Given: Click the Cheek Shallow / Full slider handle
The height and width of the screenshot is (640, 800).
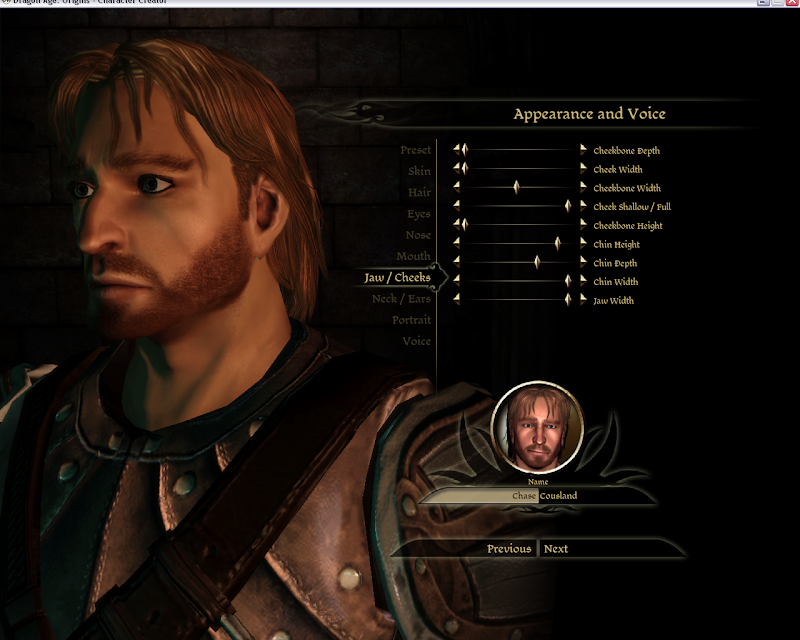Looking at the screenshot, I should [x=568, y=206].
